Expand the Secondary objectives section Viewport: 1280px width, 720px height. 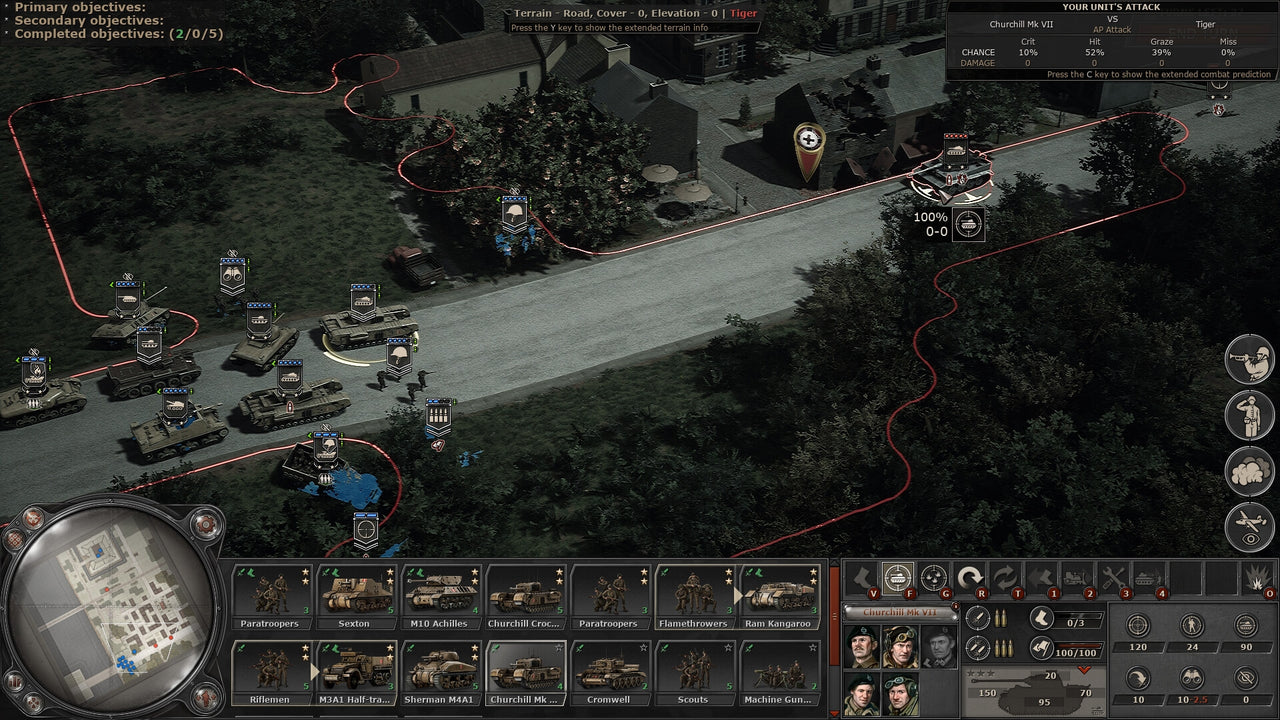[7, 18]
